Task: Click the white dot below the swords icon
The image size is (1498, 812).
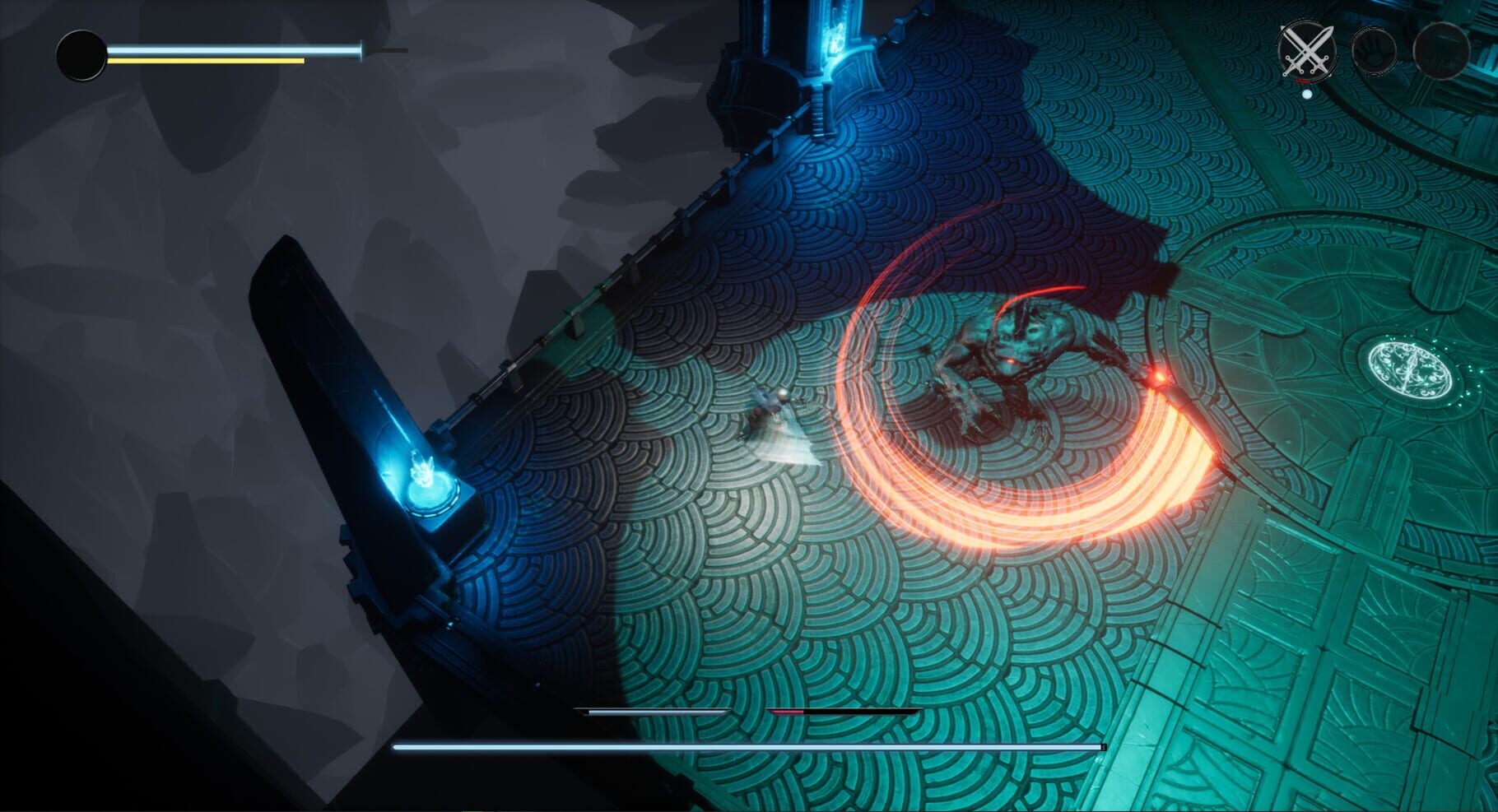Action: (1306, 93)
